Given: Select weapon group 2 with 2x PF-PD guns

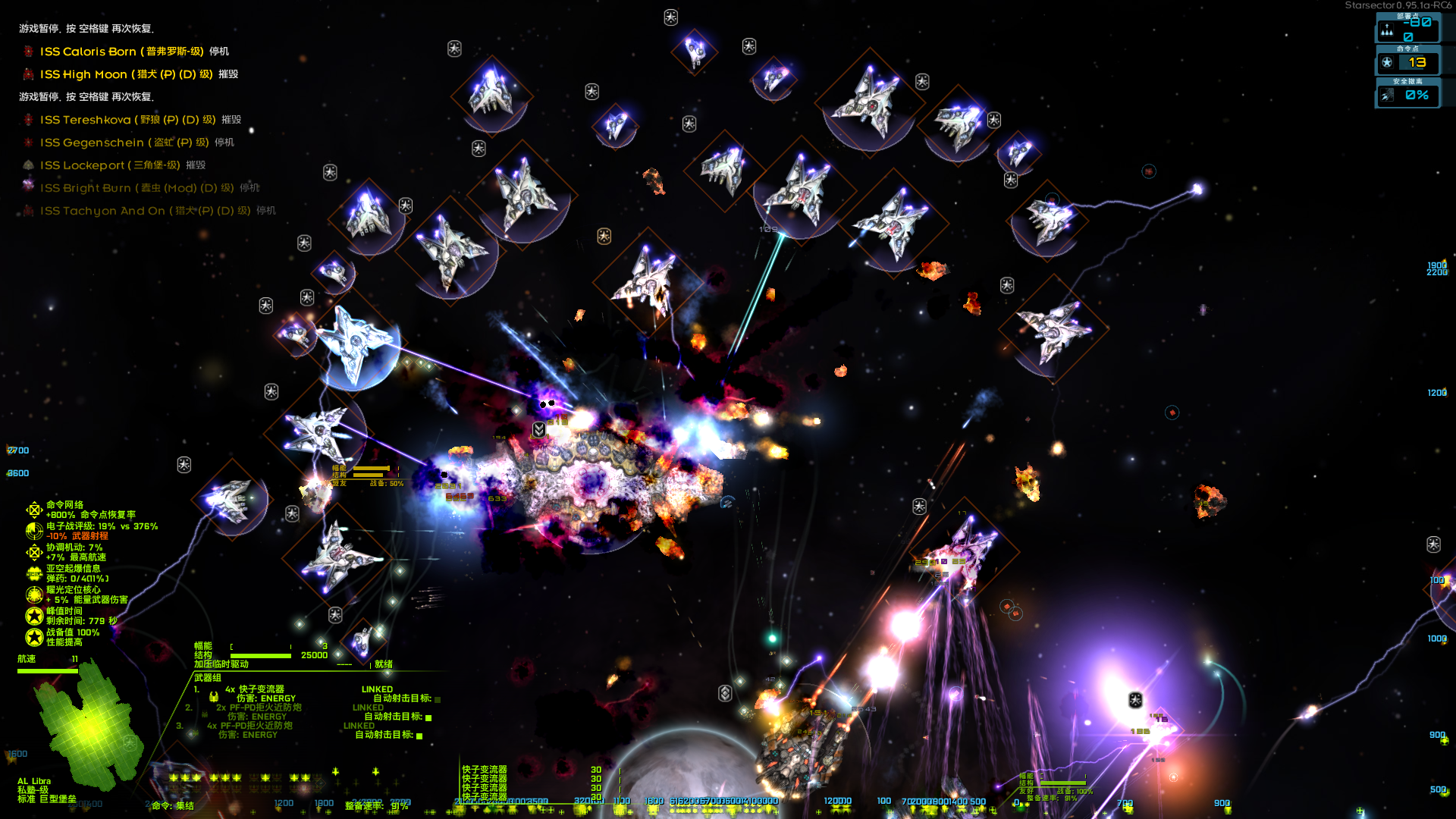Looking at the screenshot, I should 259,708.
